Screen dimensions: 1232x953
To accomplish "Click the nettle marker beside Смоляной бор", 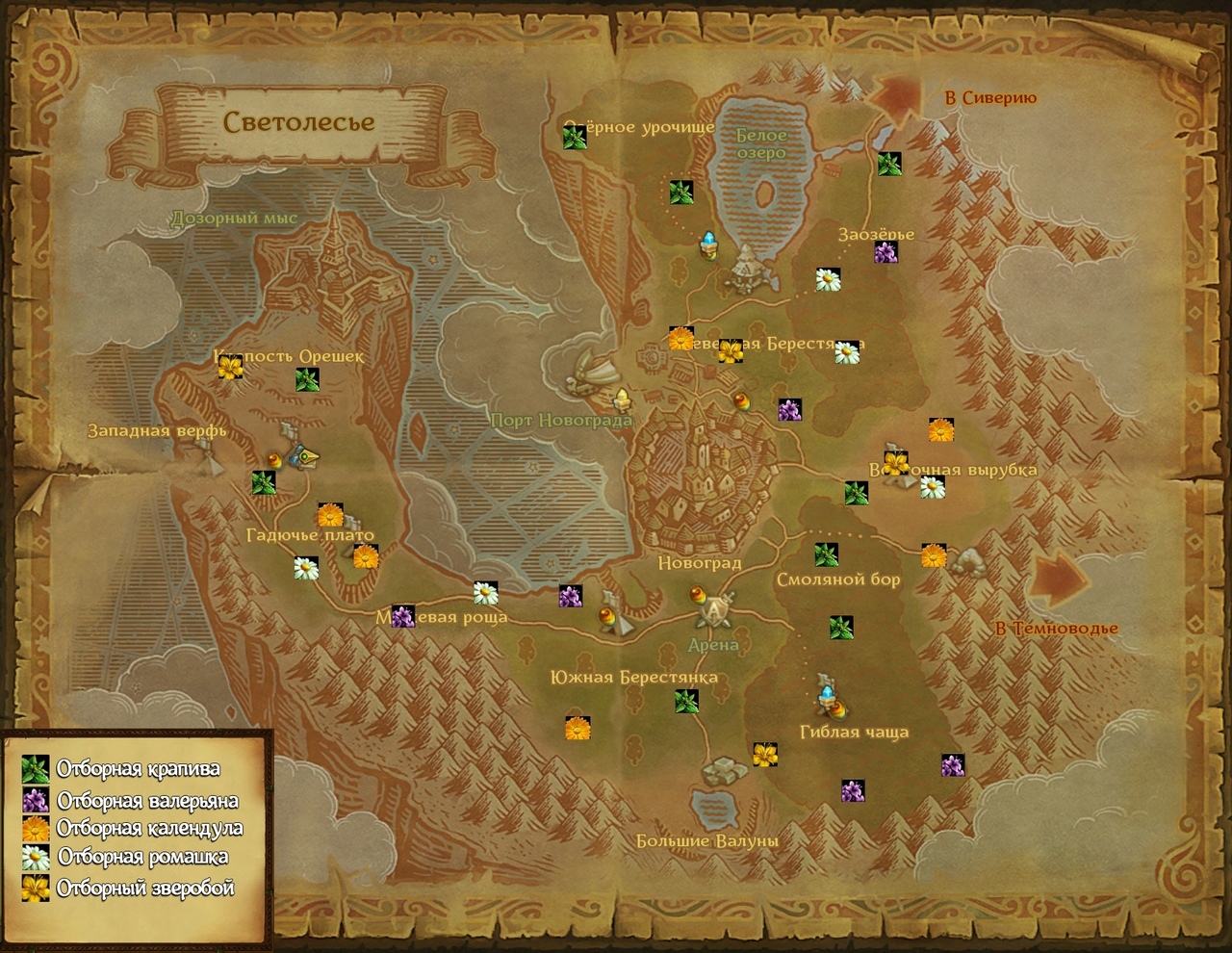I will pos(826,554).
